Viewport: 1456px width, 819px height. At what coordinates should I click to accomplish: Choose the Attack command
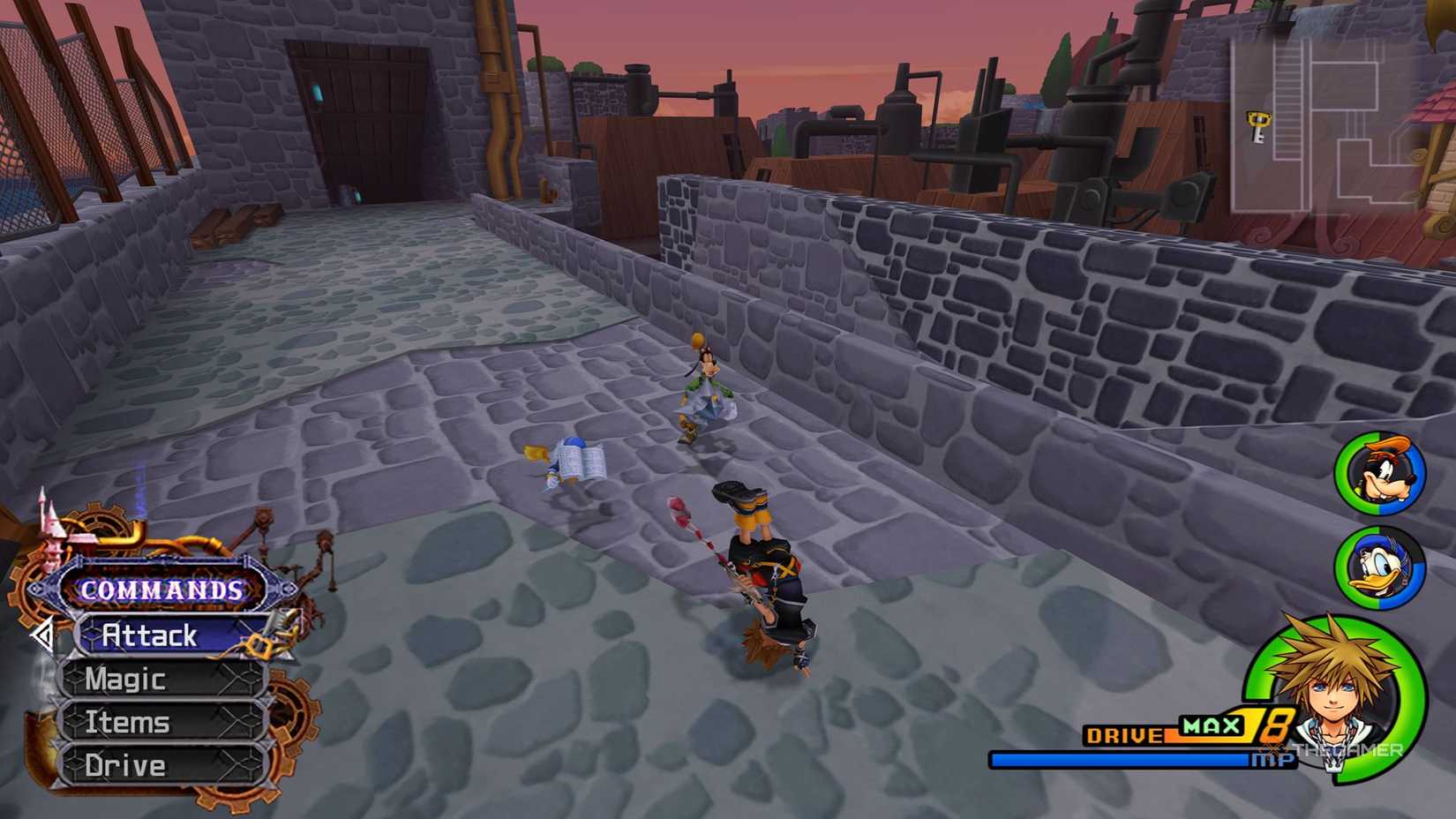pos(150,635)
